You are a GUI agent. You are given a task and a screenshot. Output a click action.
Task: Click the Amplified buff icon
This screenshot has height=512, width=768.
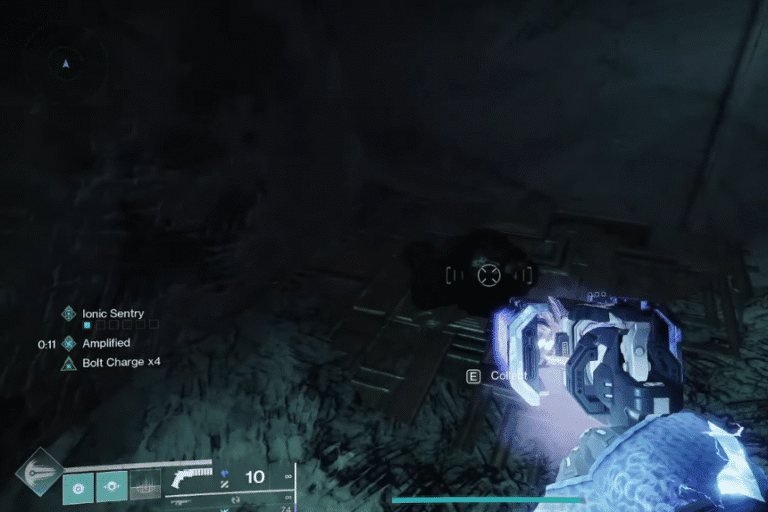69,343
